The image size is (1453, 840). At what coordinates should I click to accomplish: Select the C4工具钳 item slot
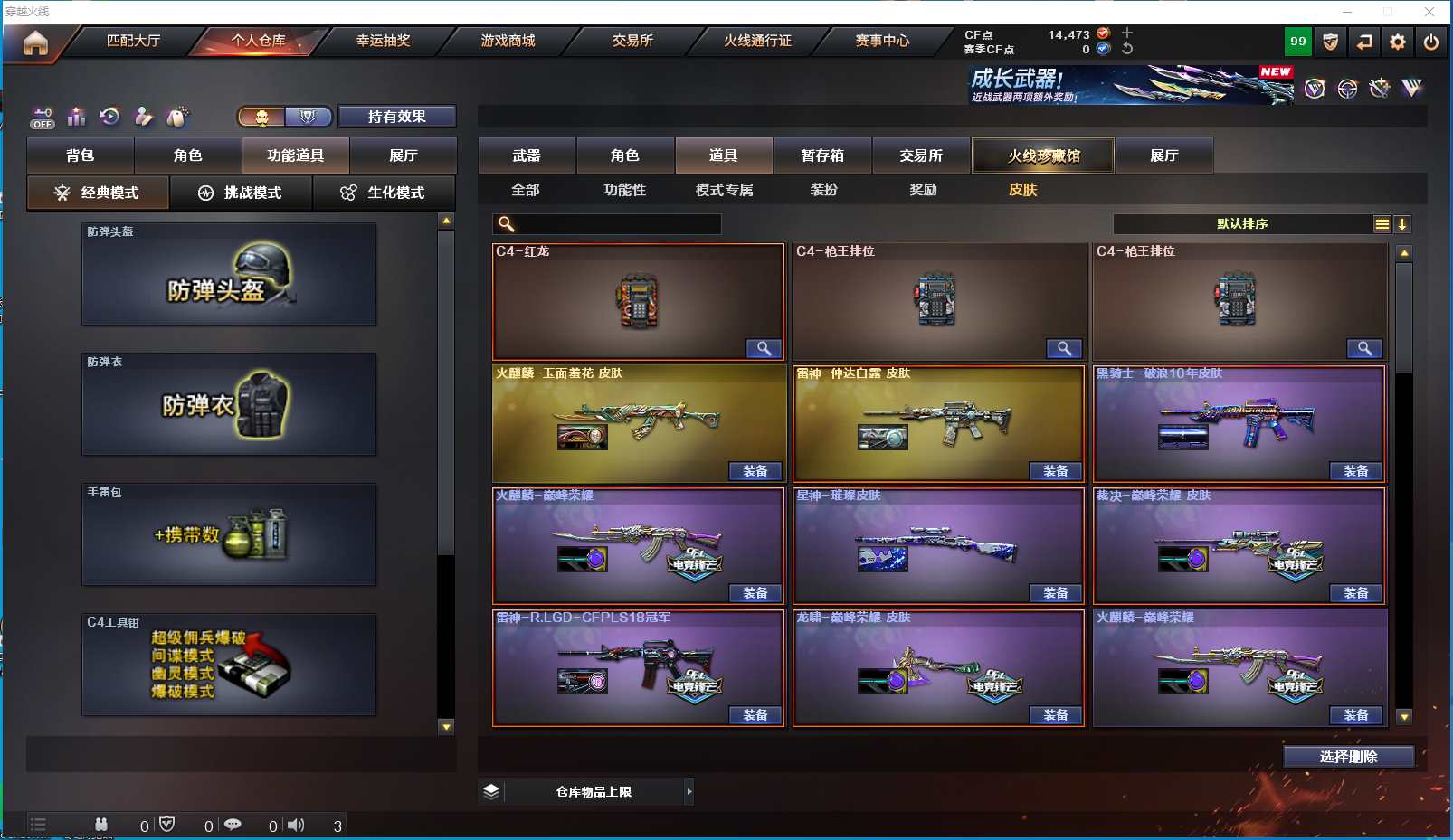229,665
